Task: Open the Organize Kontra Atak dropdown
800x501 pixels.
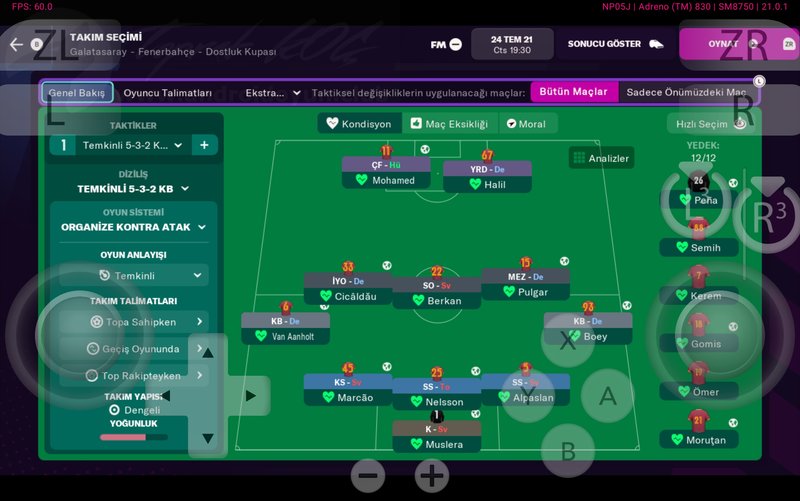Action: [x=133, y=227]
